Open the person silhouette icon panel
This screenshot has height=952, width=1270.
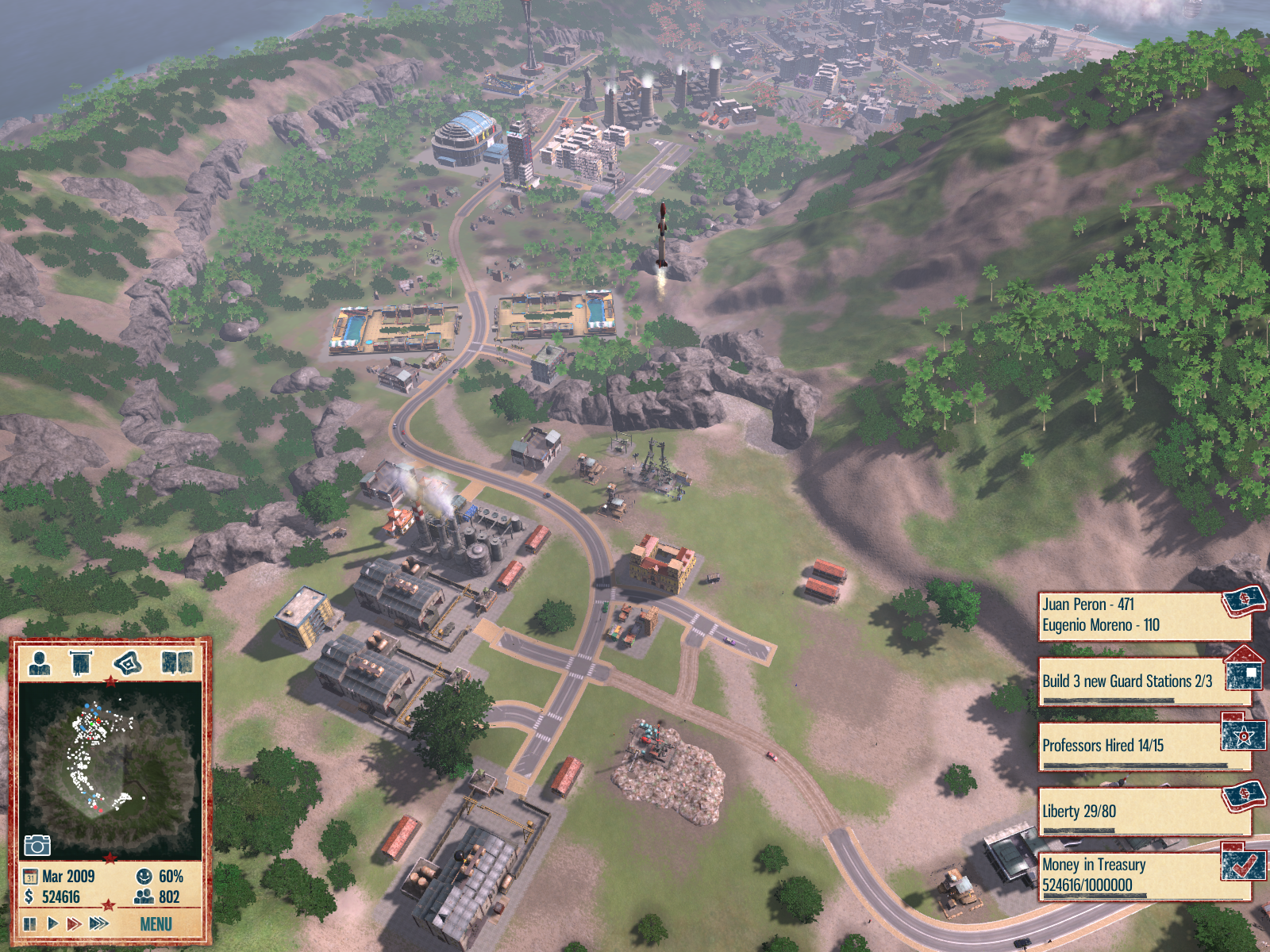tap(39, 662)
